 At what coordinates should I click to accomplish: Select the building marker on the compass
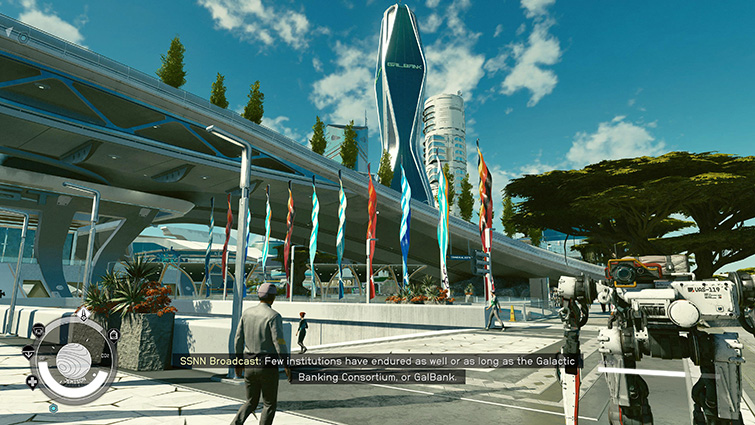[x=113, y=333]
